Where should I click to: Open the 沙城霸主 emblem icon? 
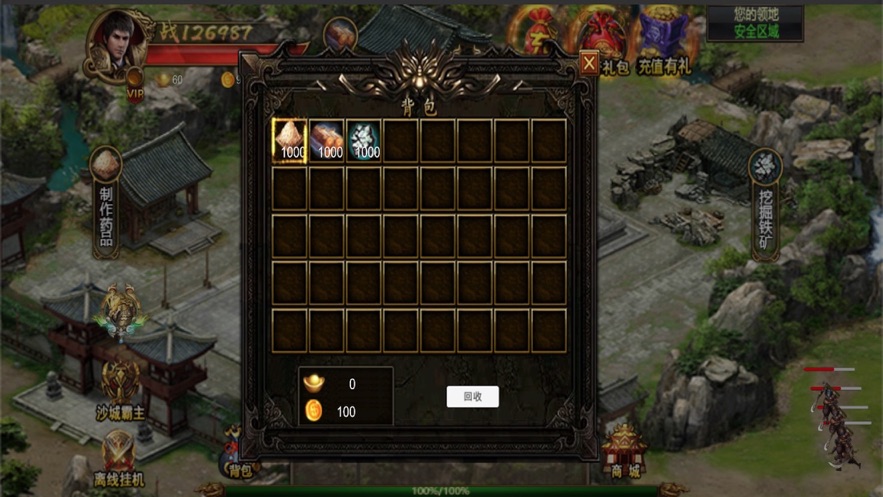120,380
